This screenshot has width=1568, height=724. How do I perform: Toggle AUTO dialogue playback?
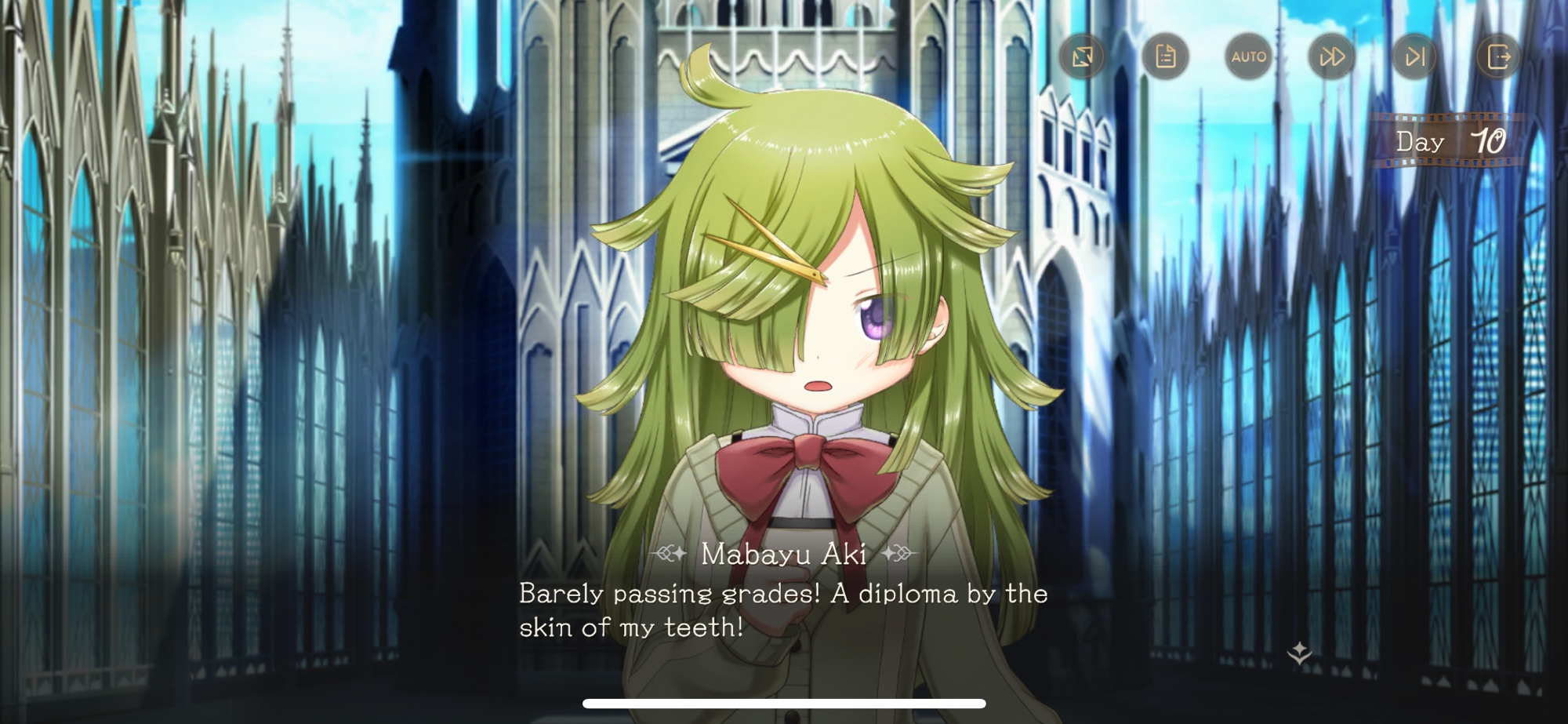coord(1248,56)
